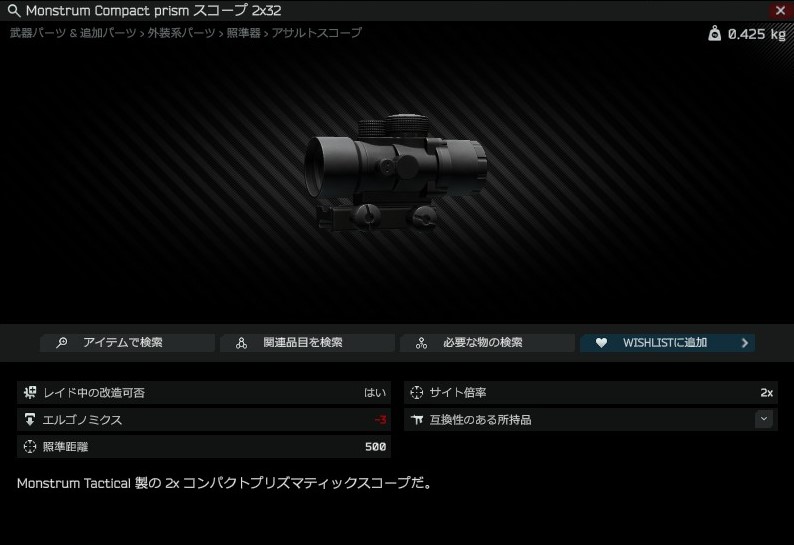Go to the 外装系パーツ breadcrumb category

181,33
